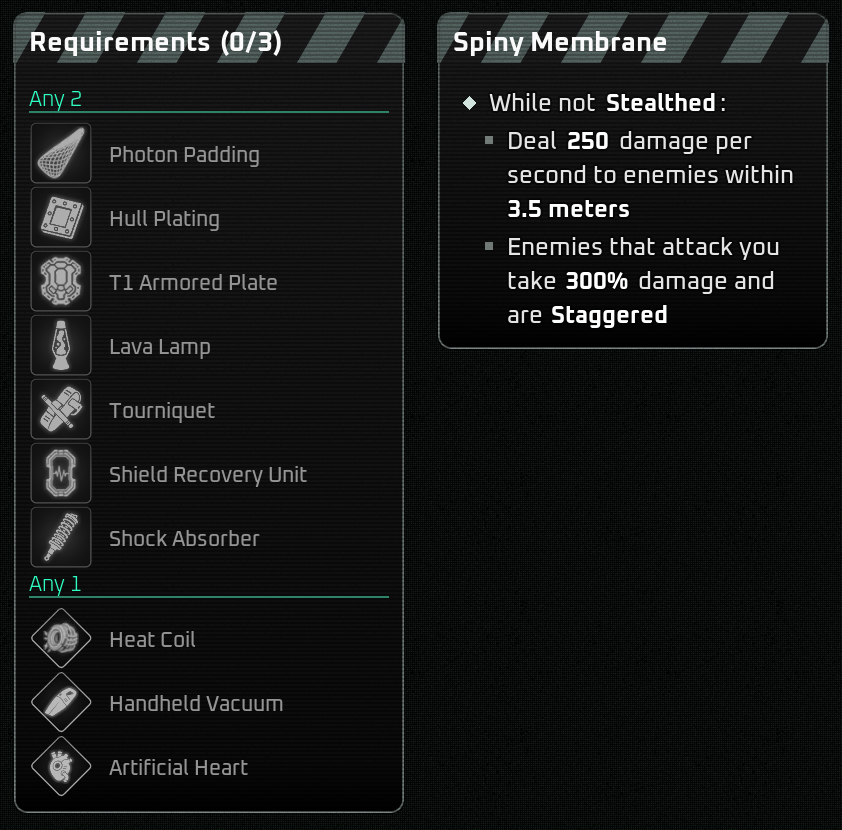842x830 pixels.
Task: Pick the Tourniquet item row
Action: click(162, 411)
